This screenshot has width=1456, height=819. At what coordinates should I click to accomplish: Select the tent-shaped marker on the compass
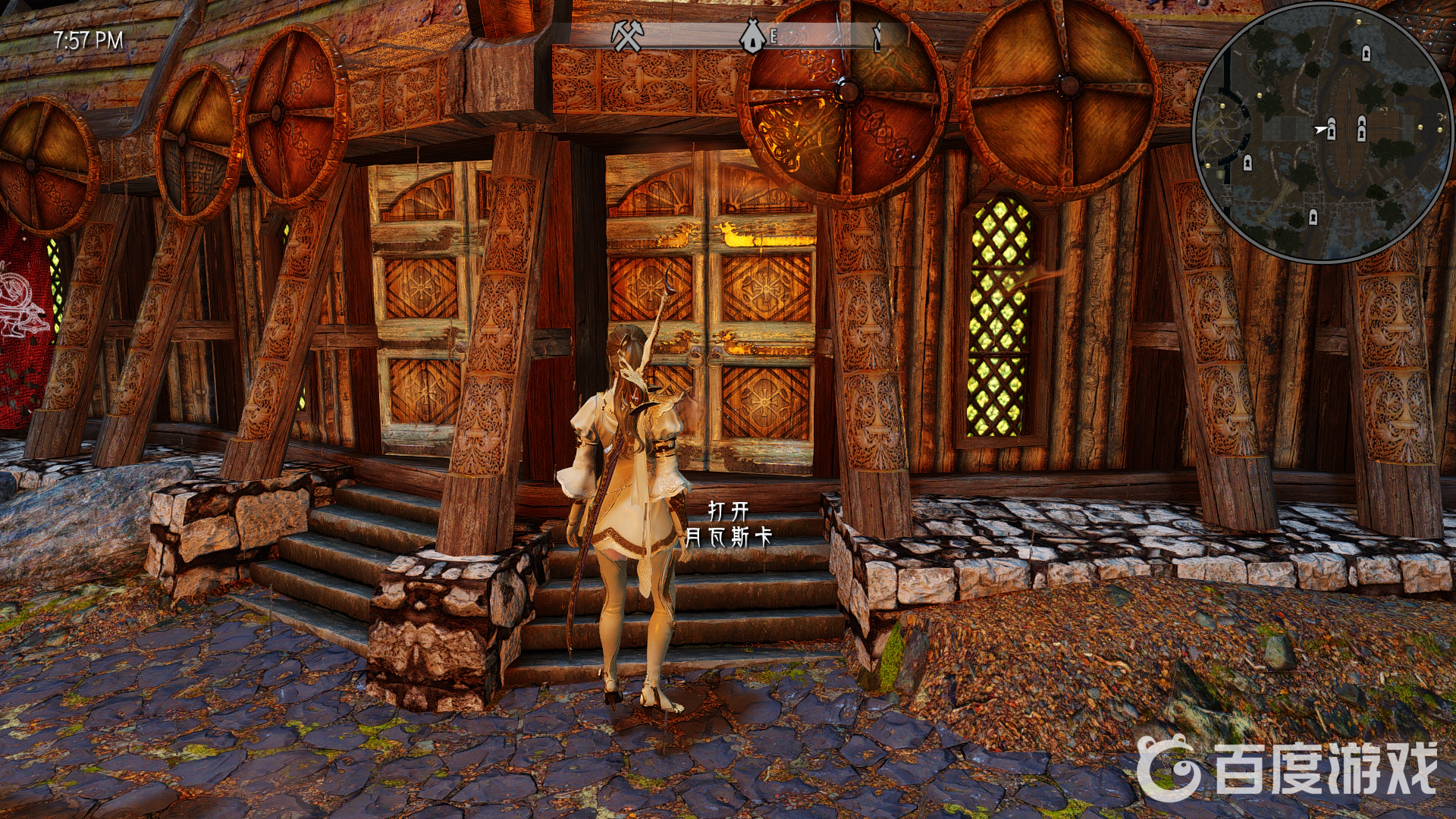point(753,36)
